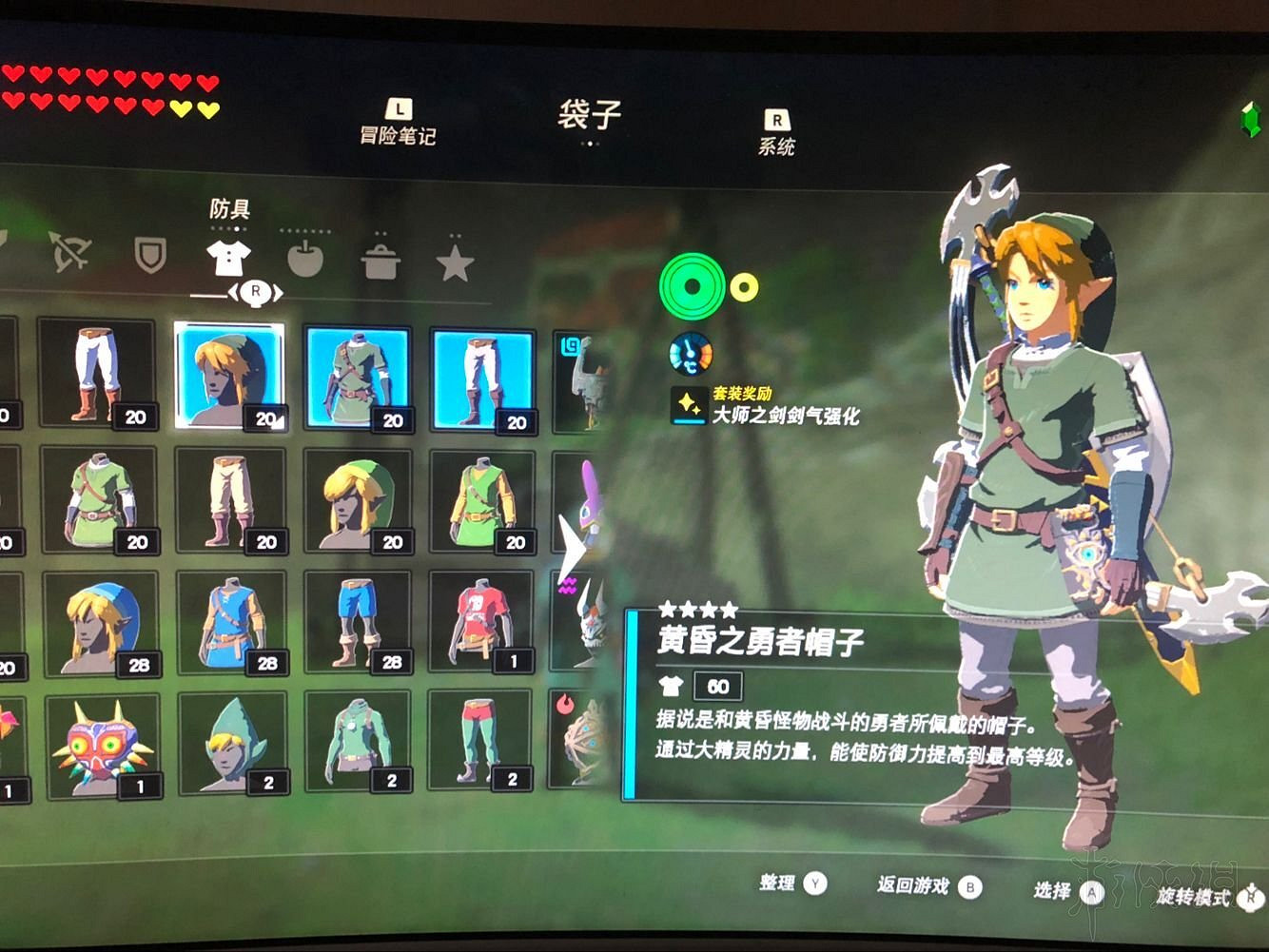
Task: Select the armor shirt category icon
Action: tap(226, 255)
